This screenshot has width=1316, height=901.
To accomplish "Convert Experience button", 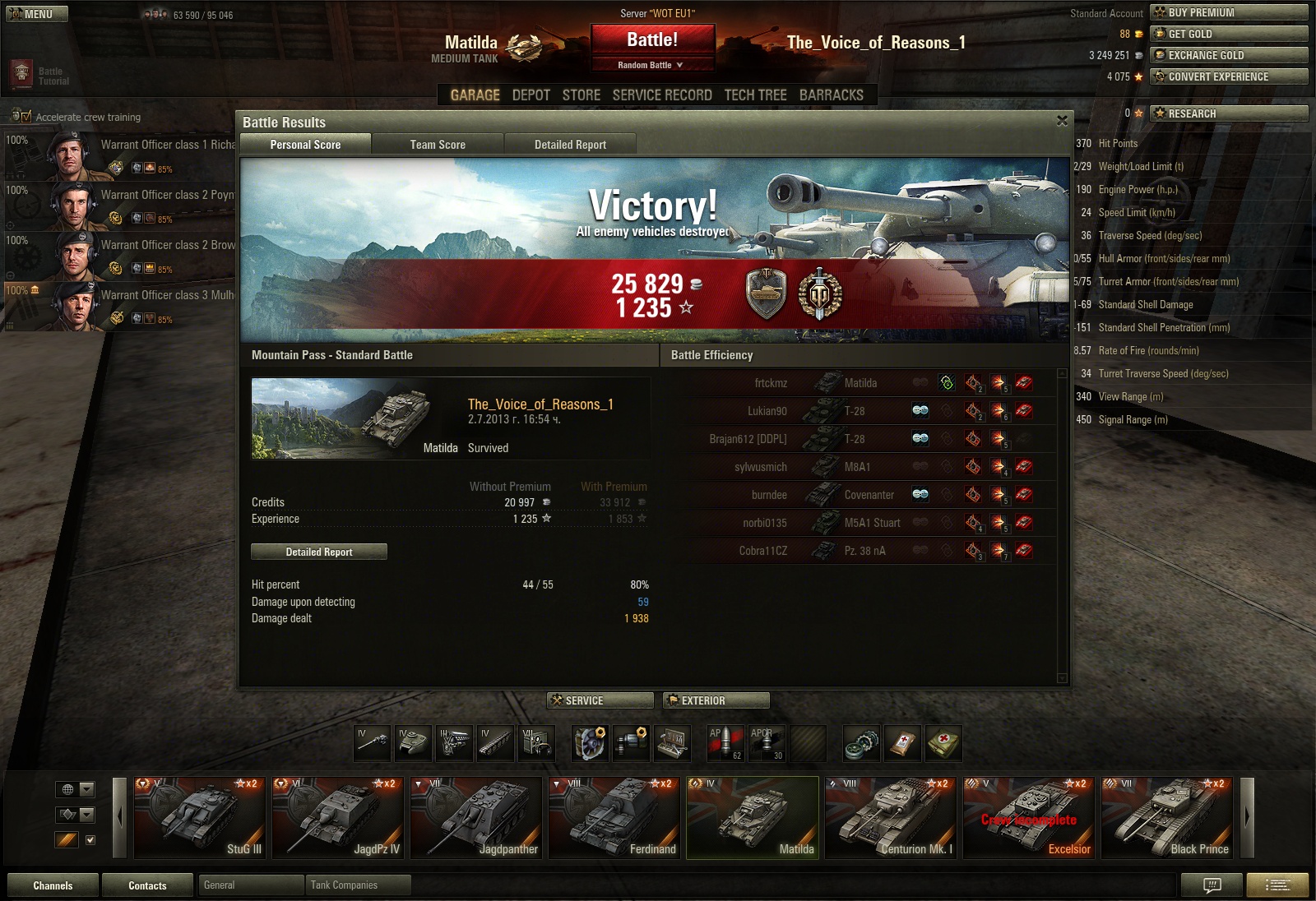I will tap(1229, 76).
